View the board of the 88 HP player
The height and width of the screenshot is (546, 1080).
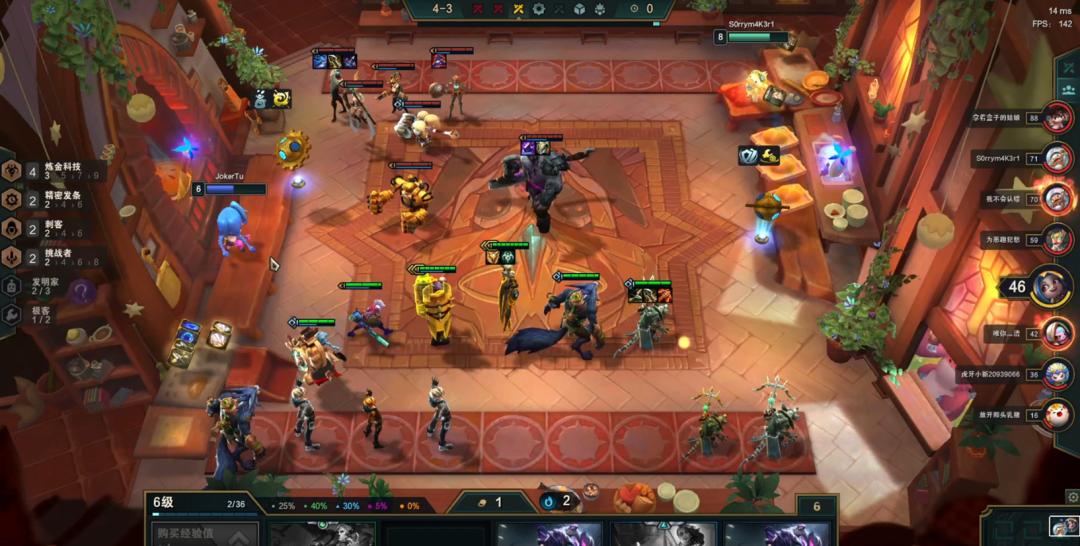(x=1056, y=118)
